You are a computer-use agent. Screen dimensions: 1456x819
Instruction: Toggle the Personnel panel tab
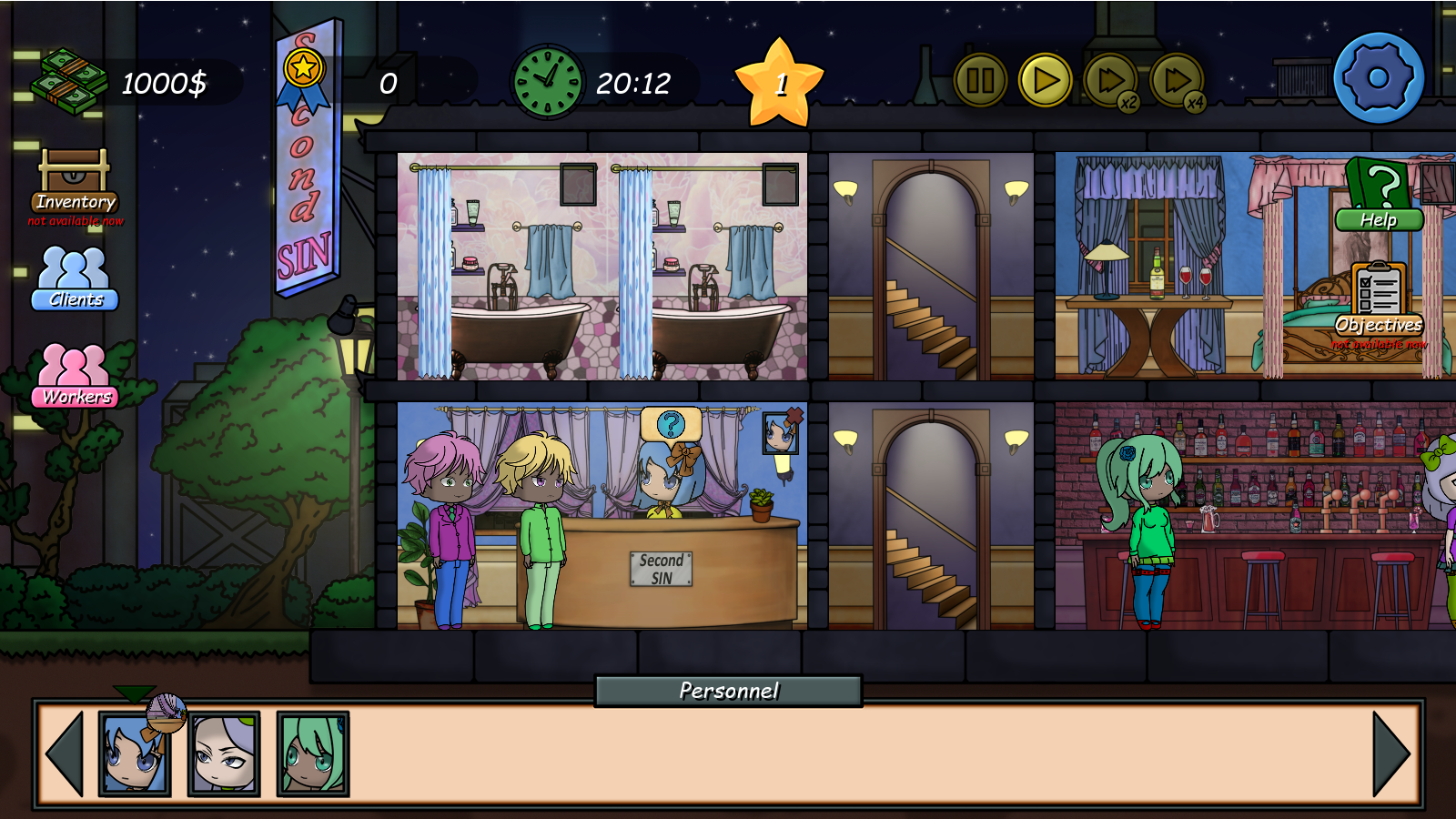728,691
